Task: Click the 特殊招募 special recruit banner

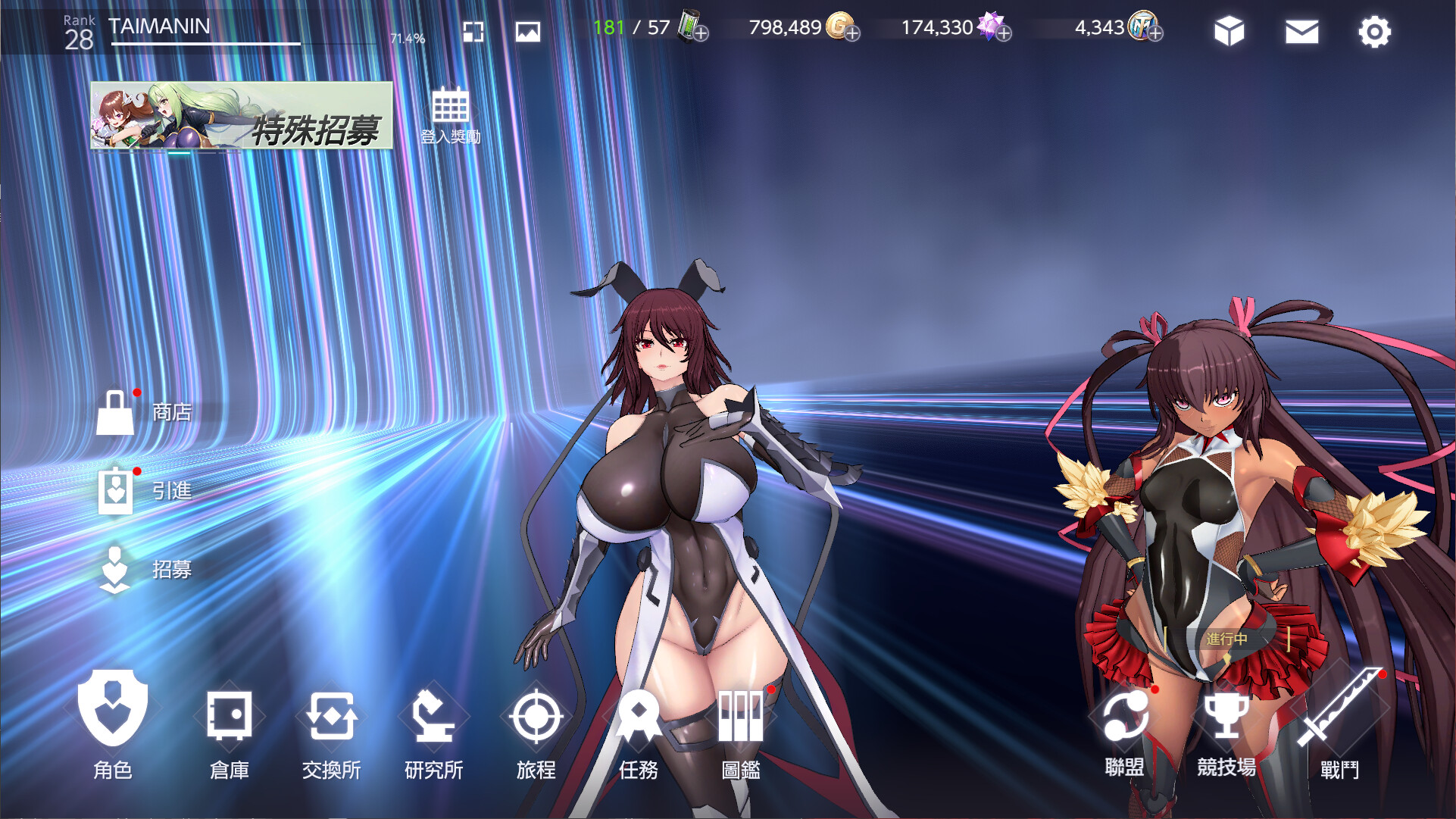Action: [x=242, y=115]
